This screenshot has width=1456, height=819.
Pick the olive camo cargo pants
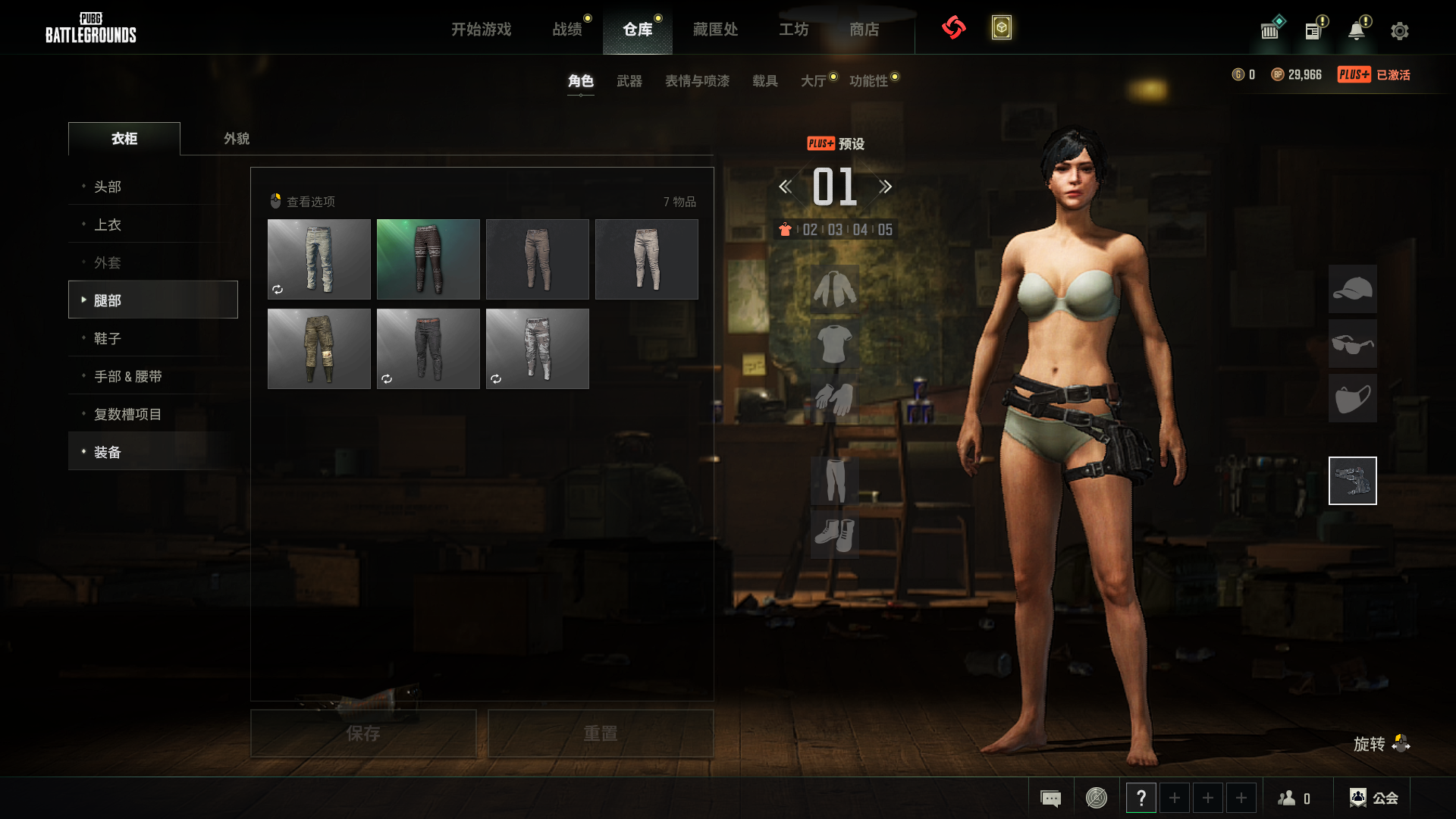pyautogui.click(x=318, y=349)
